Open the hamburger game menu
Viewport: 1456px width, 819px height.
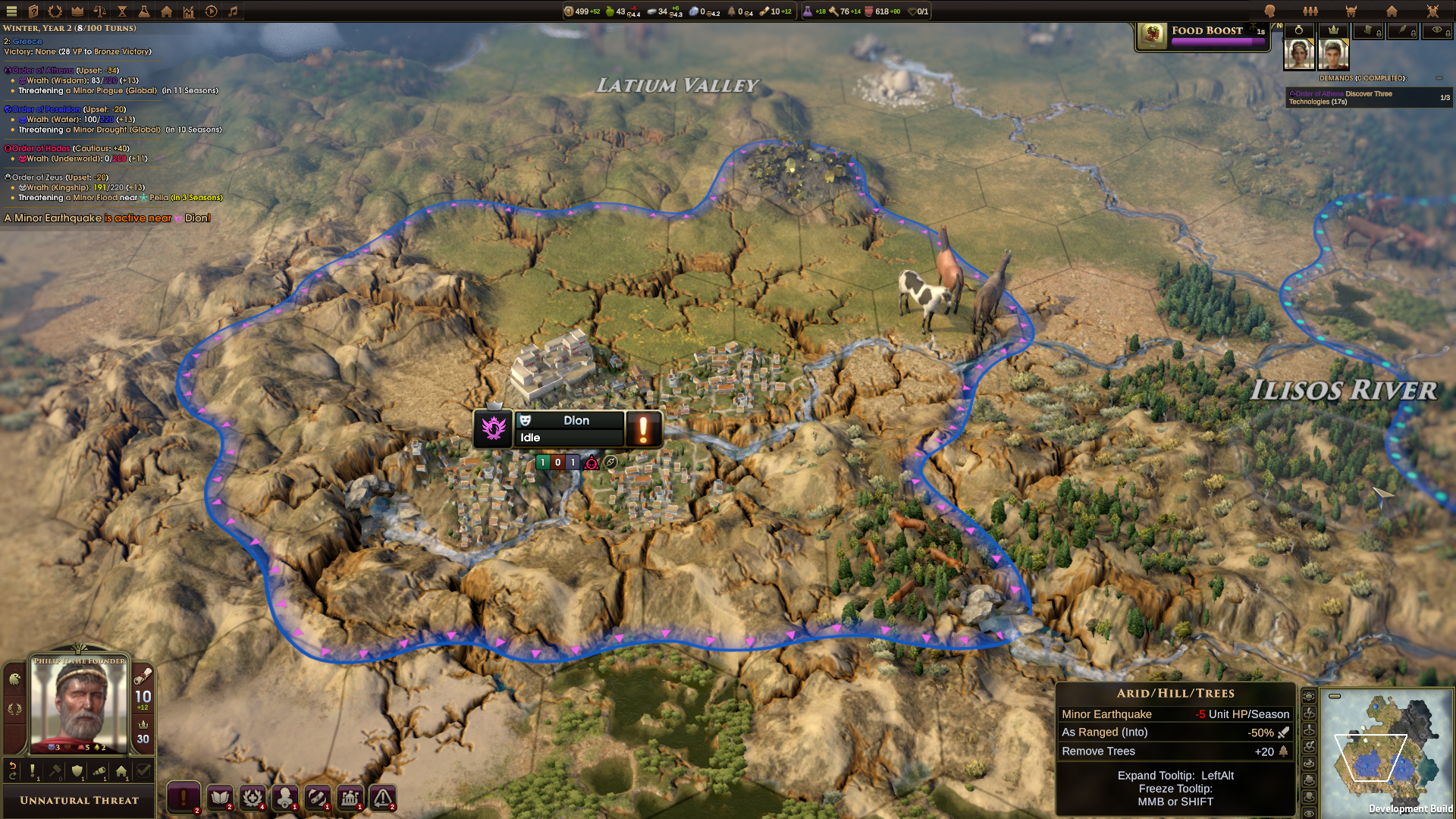point(11,11)
